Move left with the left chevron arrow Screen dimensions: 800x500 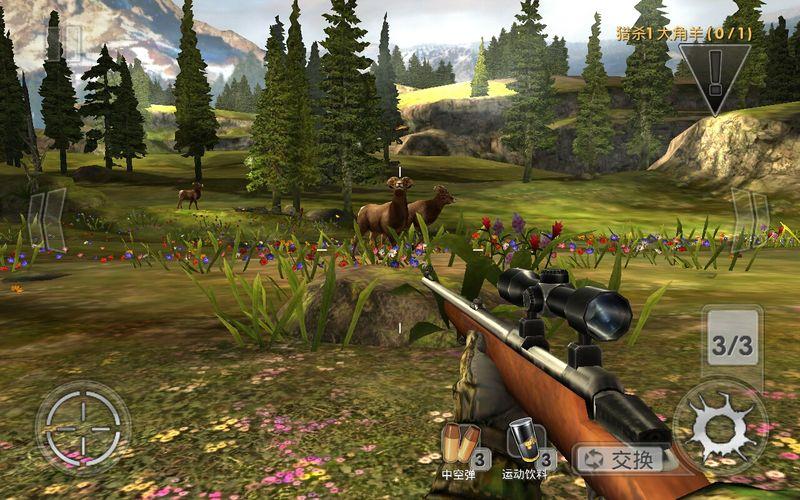click(x=46, y=218)
